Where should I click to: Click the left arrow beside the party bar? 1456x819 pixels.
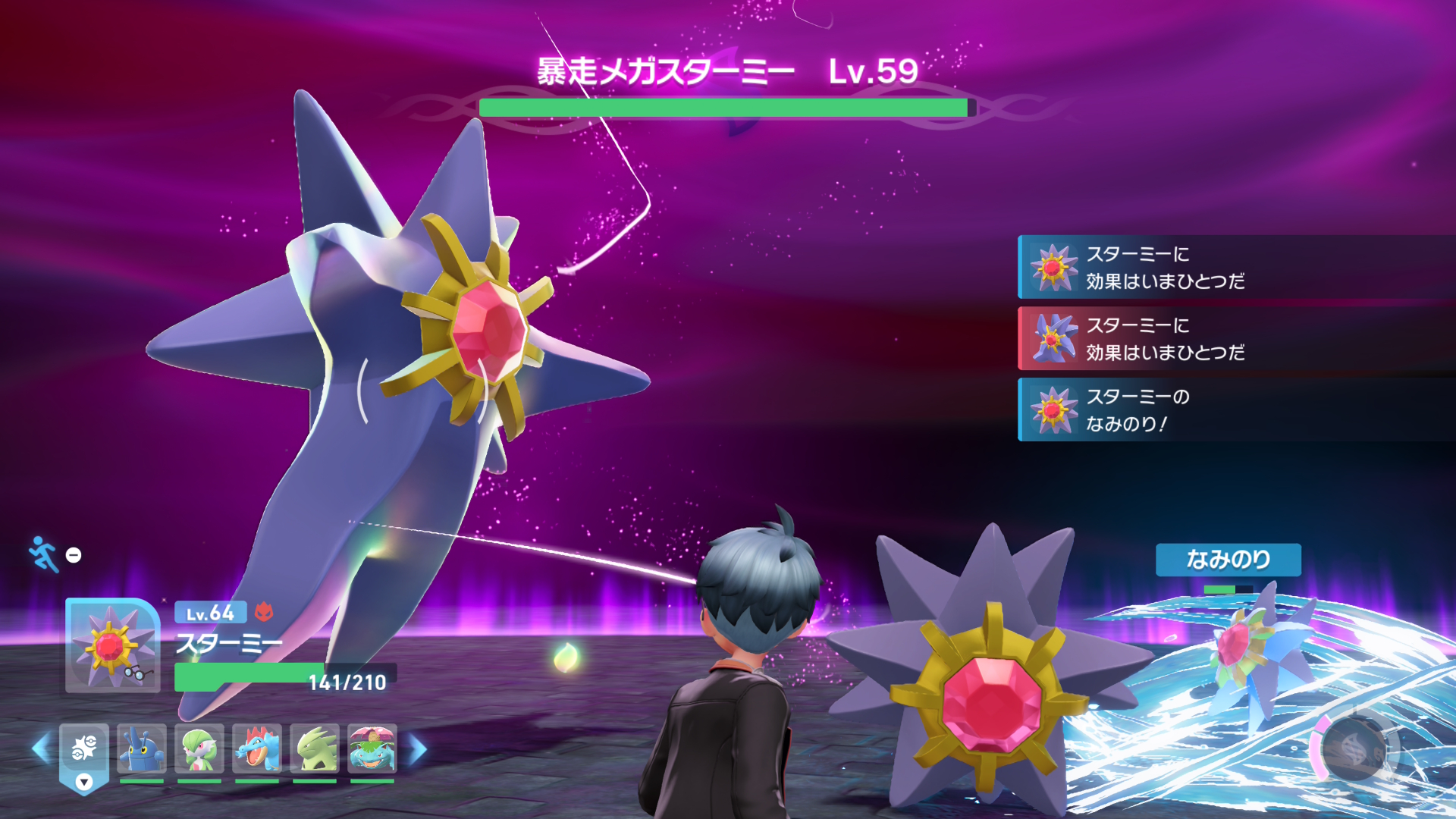(x=41, y=749)
